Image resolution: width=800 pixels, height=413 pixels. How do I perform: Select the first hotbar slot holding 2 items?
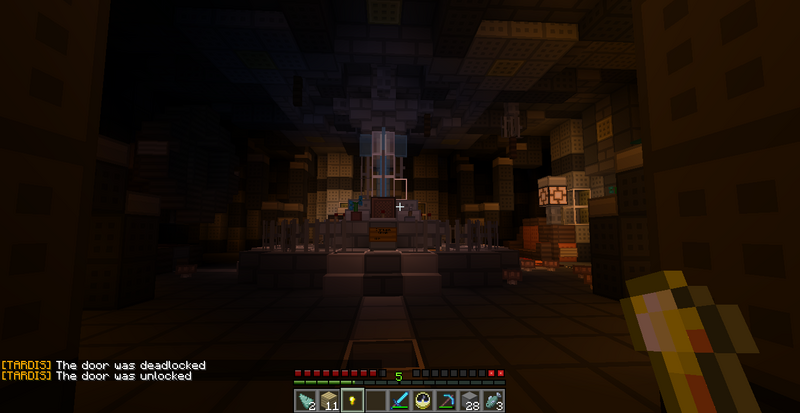306,400
